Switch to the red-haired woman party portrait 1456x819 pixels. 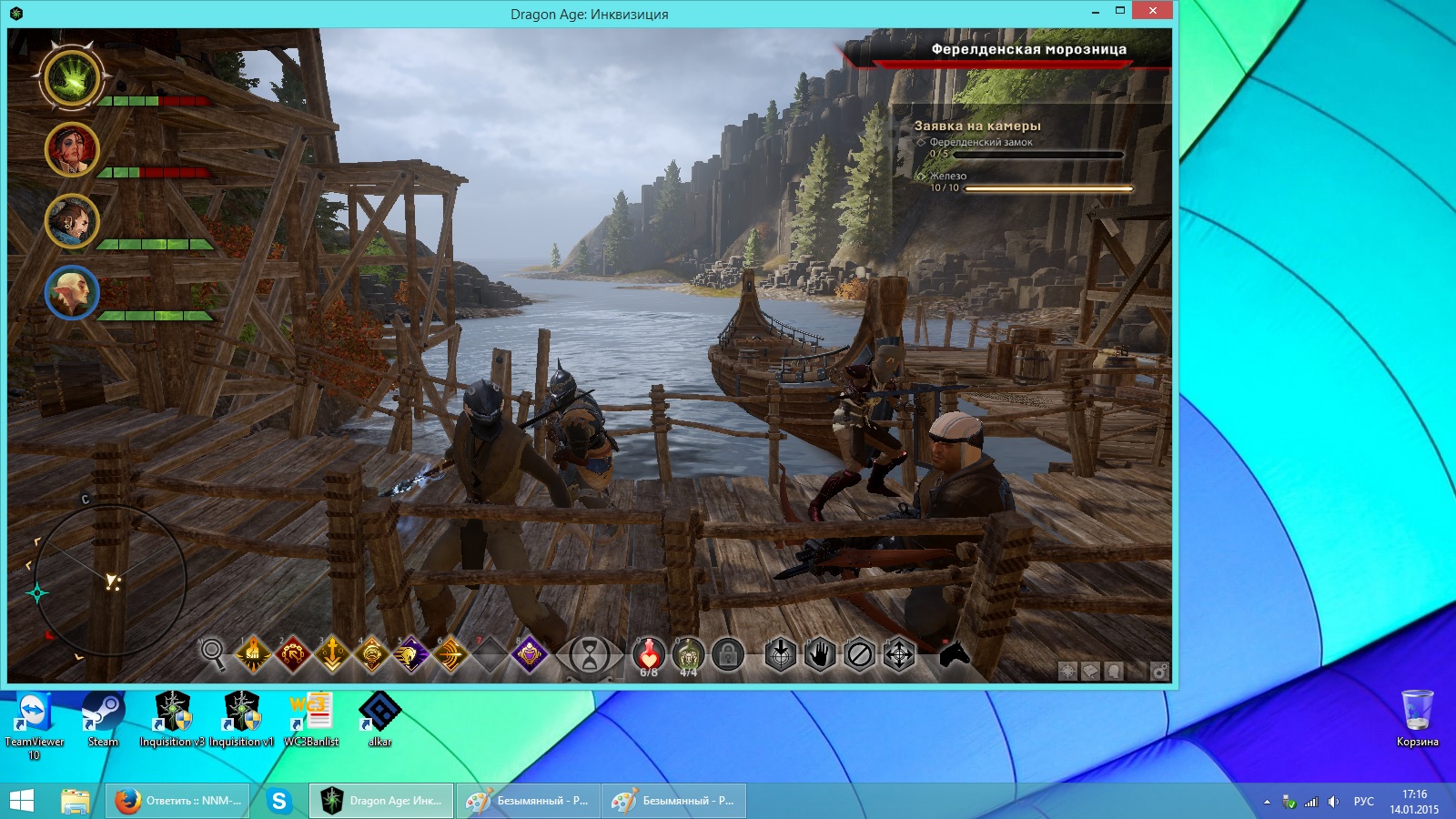pos(72,149)
